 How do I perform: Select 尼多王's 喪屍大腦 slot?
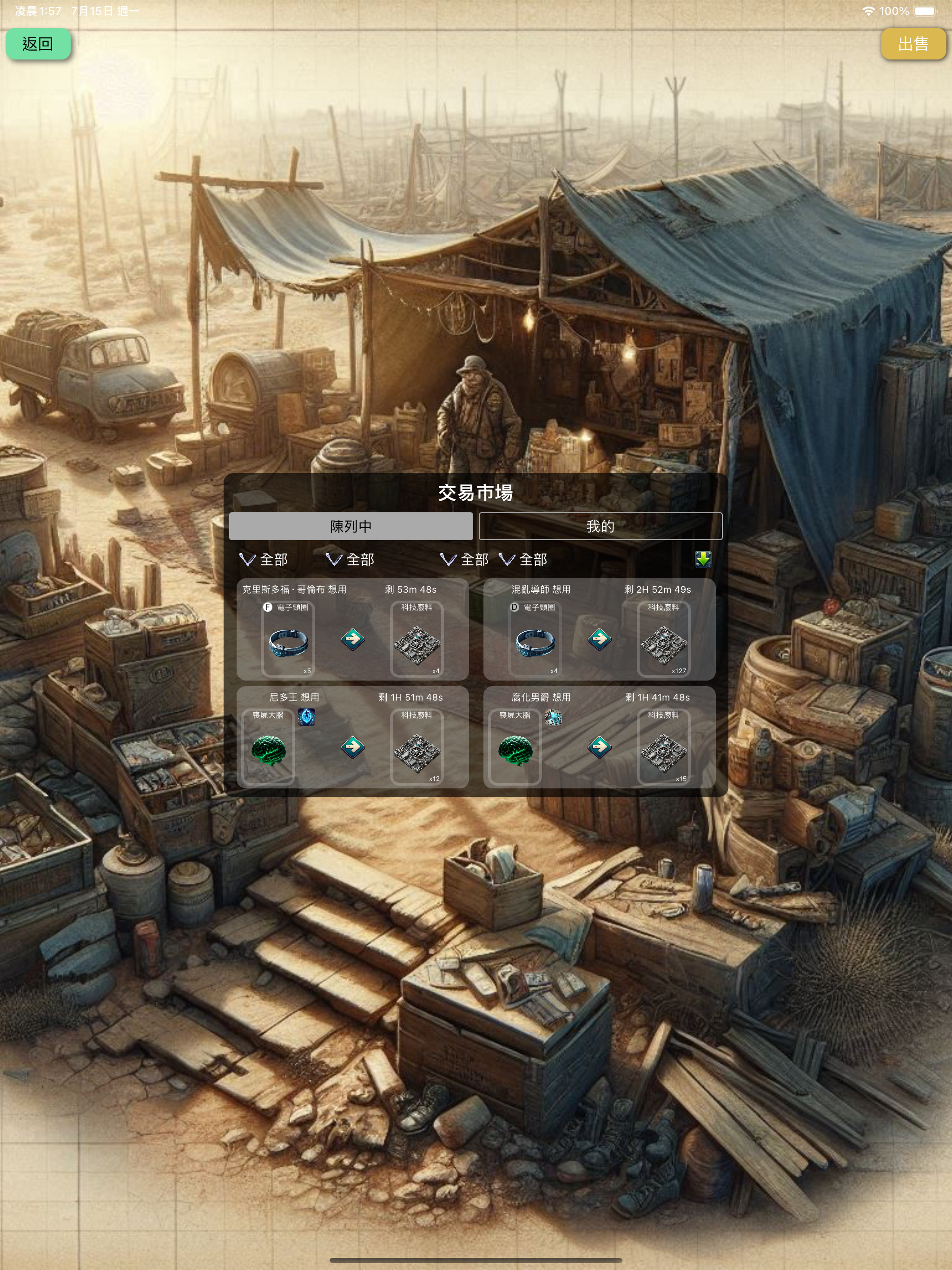268,747
